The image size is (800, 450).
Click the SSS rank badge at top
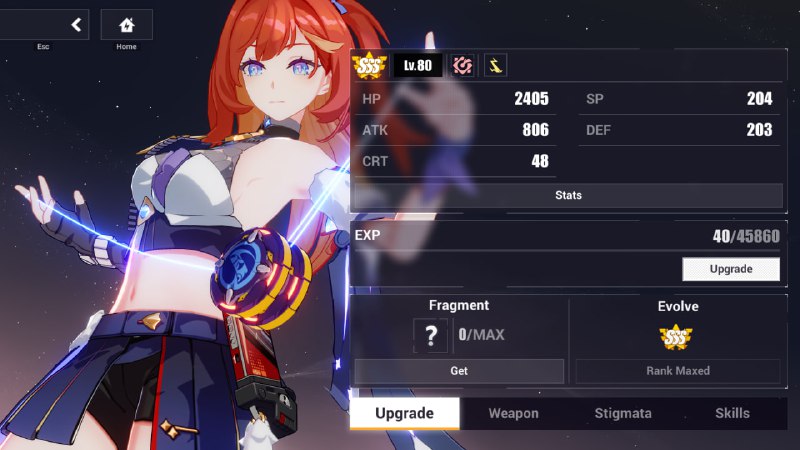click(x=369, y=66)
